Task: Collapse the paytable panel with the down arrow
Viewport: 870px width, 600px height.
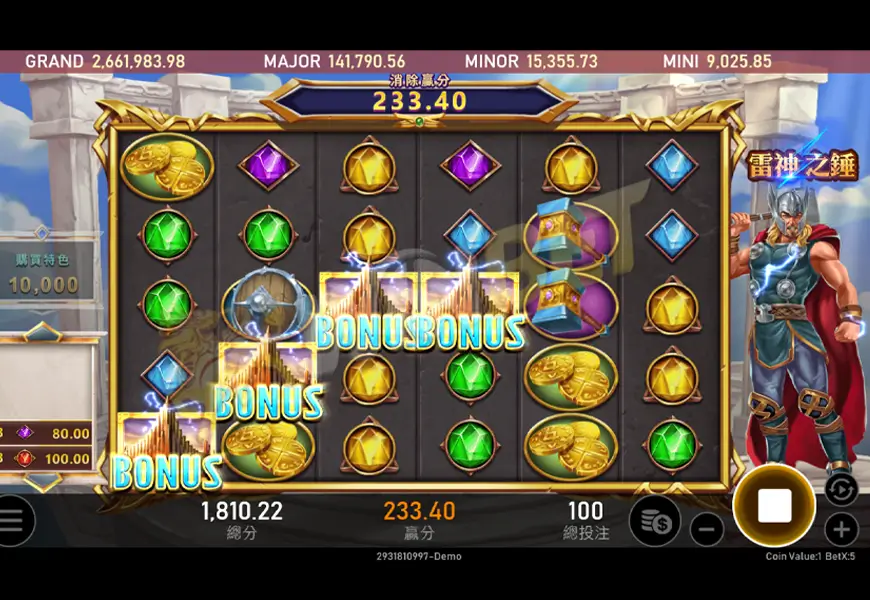Action: 42,480
